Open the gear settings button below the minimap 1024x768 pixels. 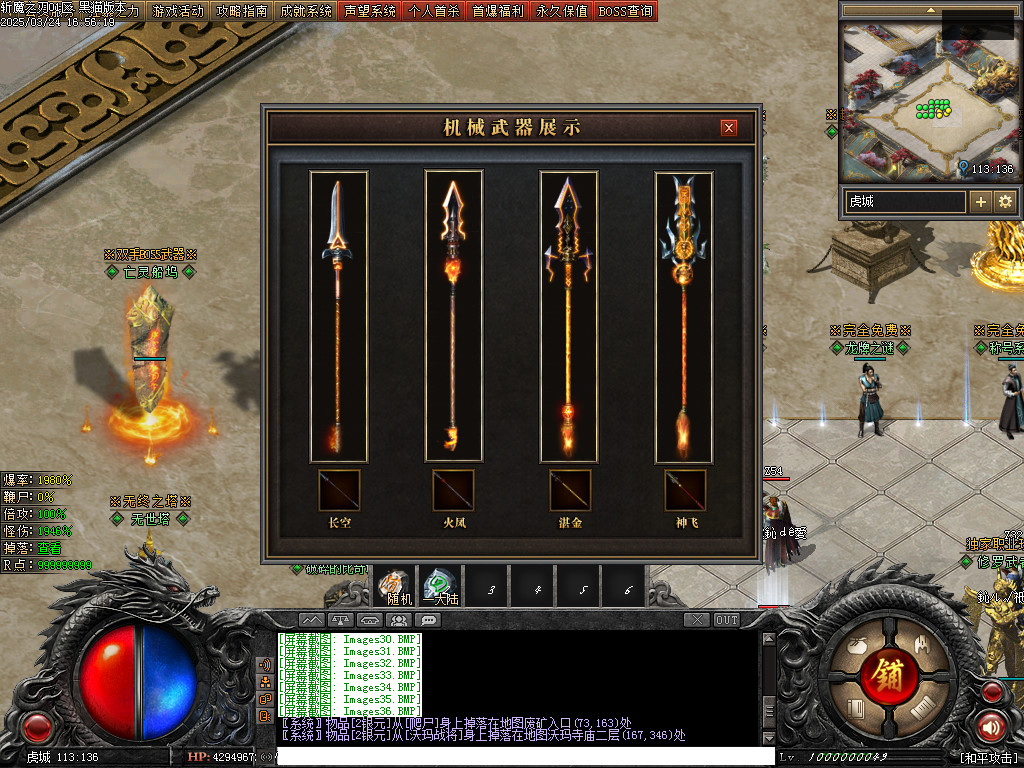(x=1004, y=201)
